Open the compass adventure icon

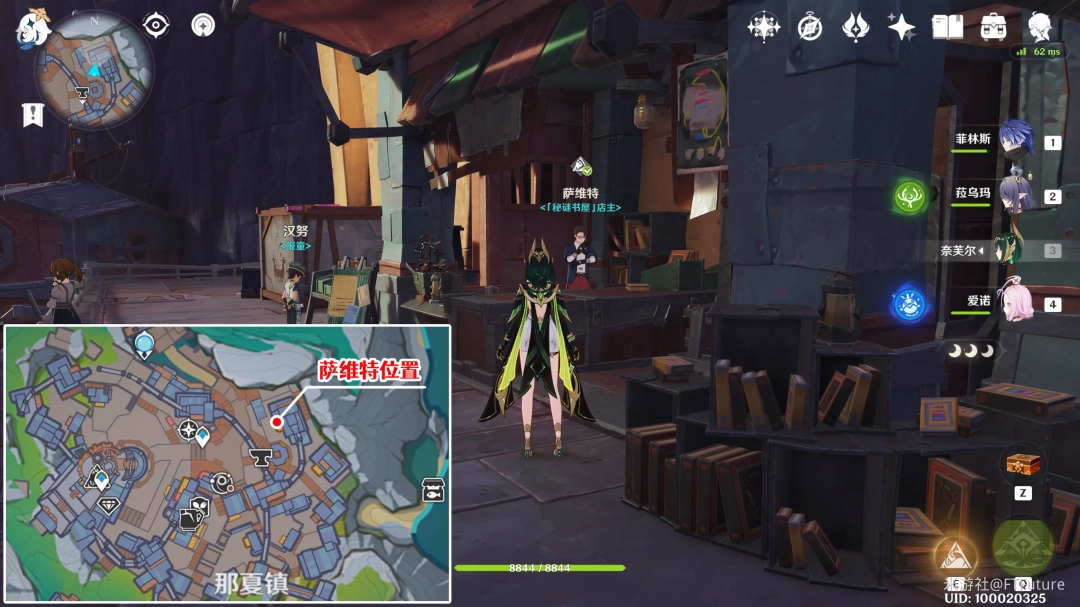(x=810, y=27)
